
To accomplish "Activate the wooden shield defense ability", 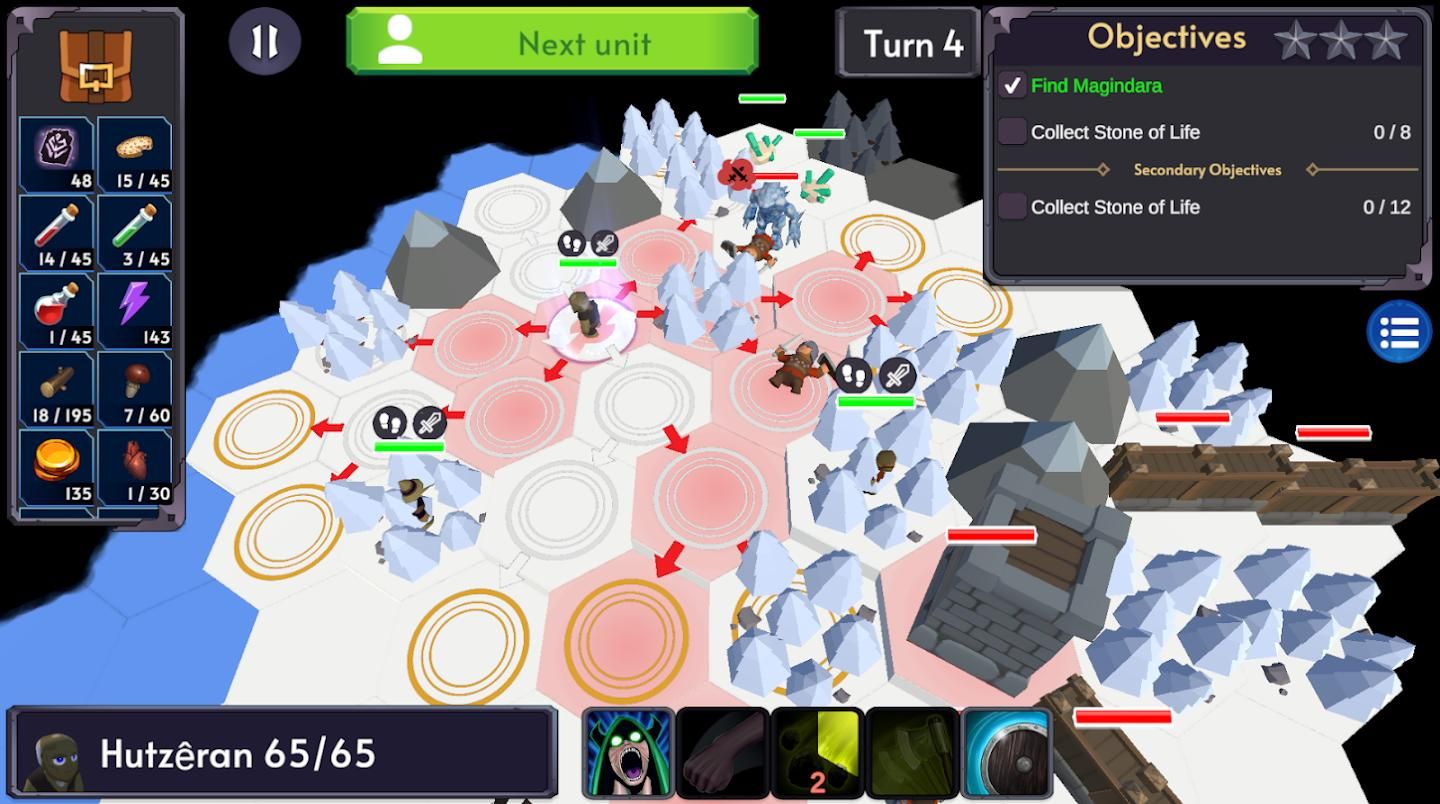I will pos(1006,753).
